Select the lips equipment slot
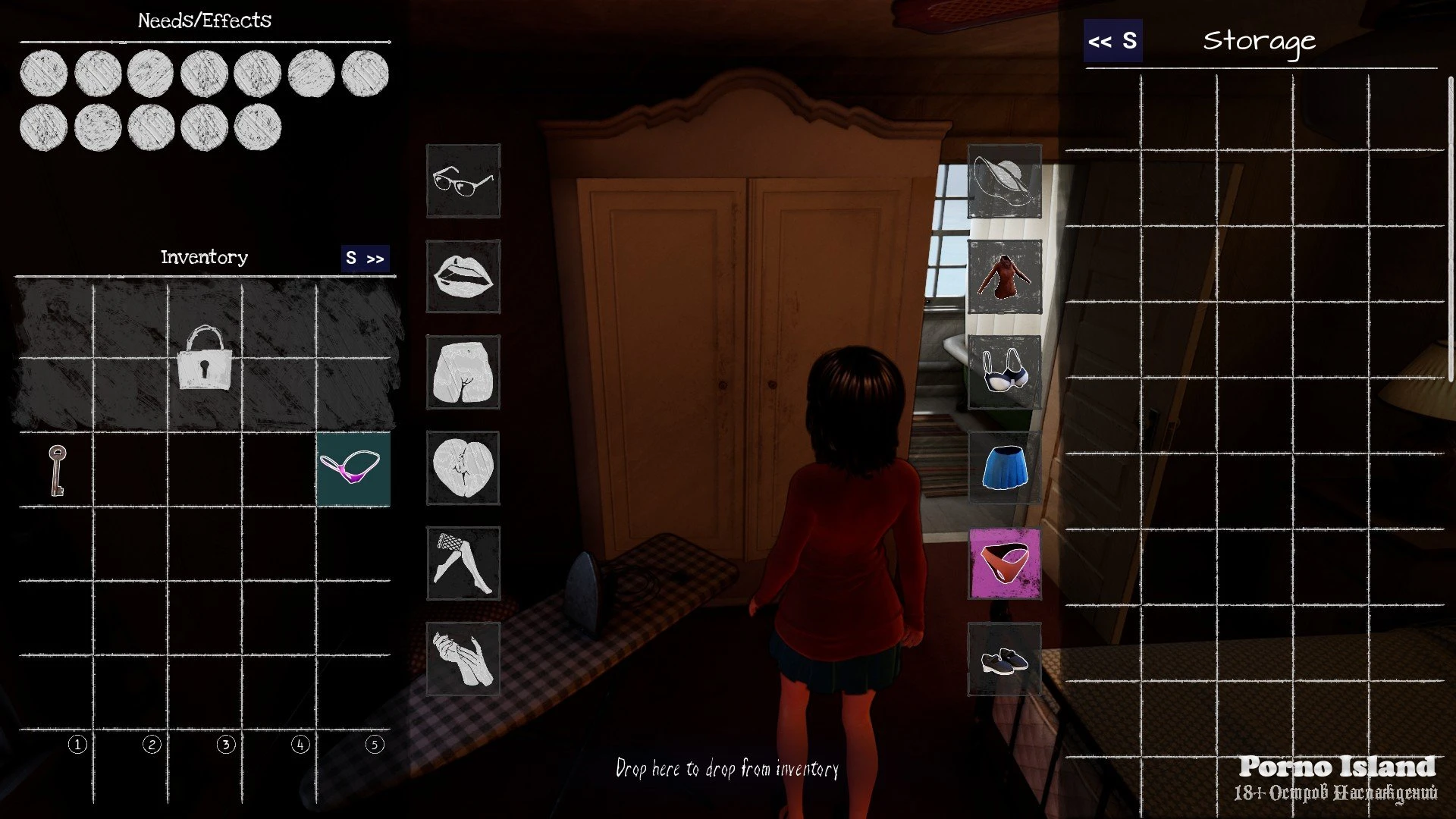Screen dimensions: 1456x819 point(463,277)
